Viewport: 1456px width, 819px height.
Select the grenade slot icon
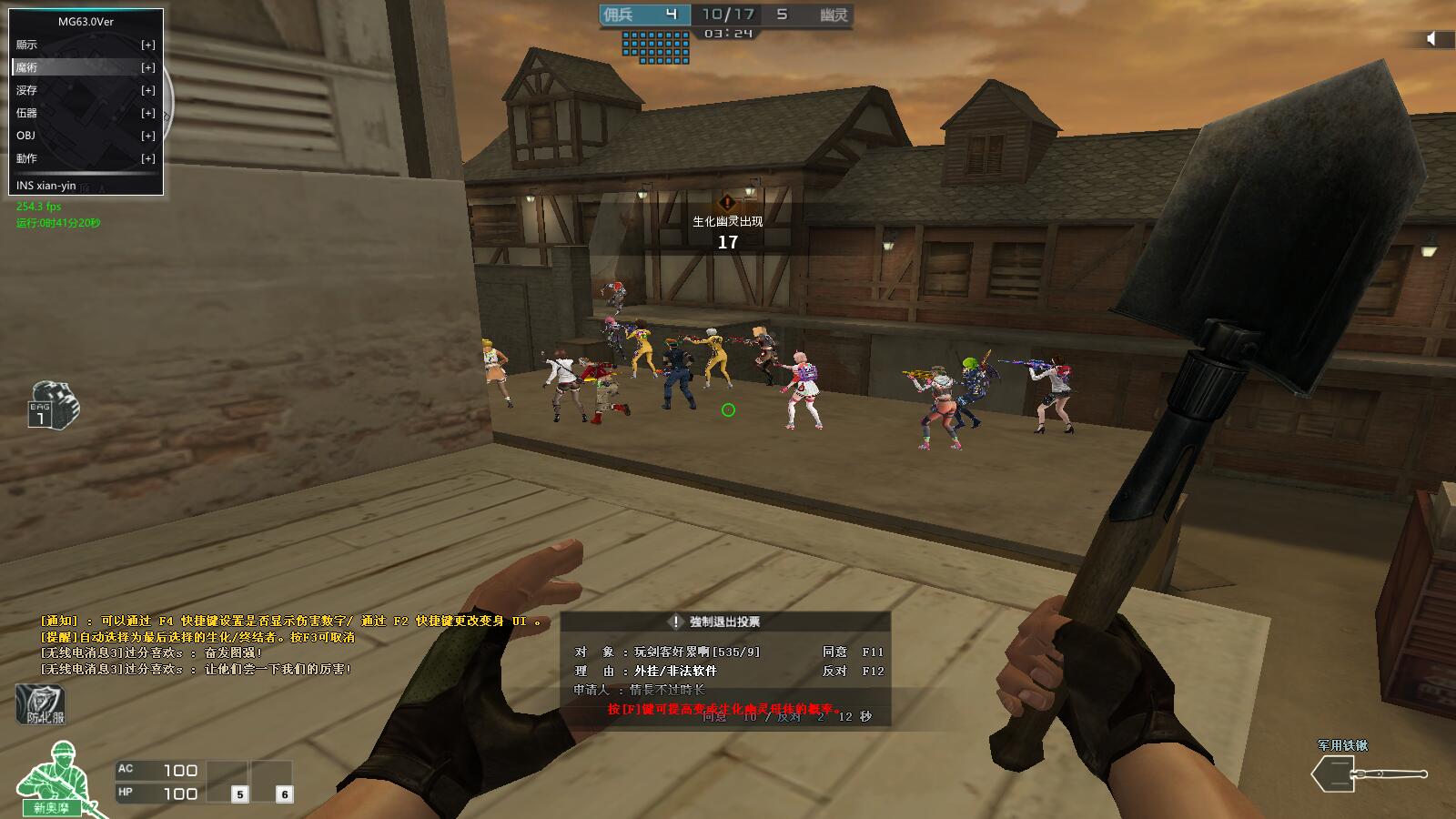click(x=54, y=405)
